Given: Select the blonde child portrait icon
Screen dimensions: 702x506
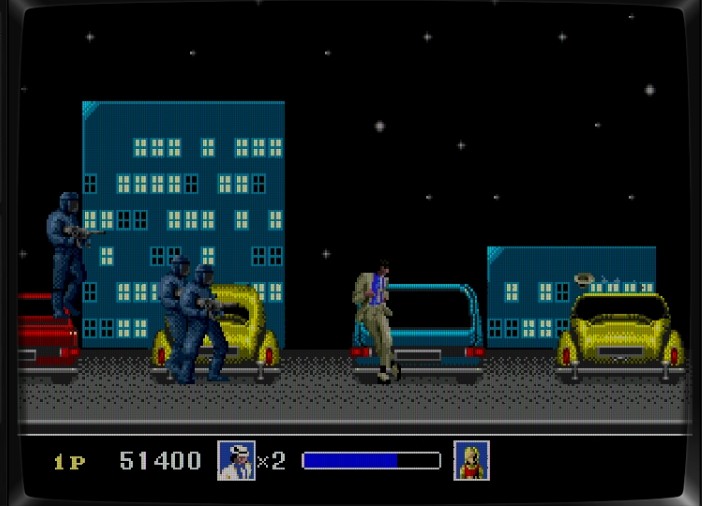Looking at the screenshot, I should click(471, 461).
